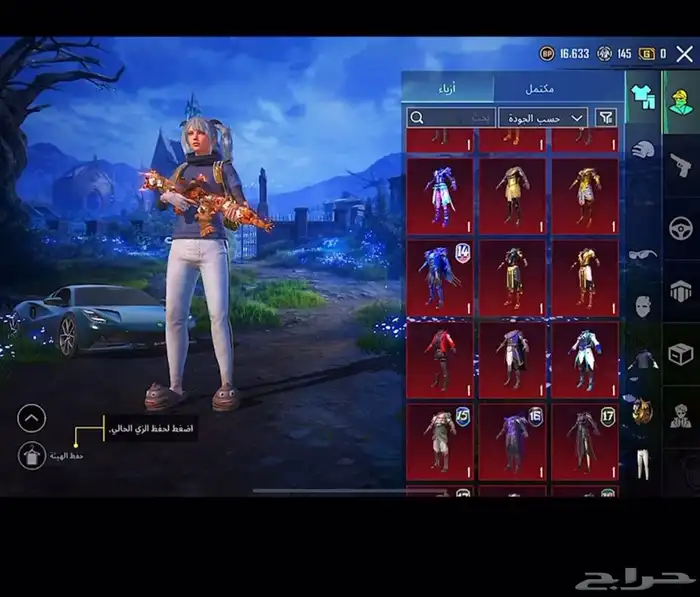Viewport: 700px width, 597px height.
Task: Close the inventory screen with the X
Action: point(684,54)
